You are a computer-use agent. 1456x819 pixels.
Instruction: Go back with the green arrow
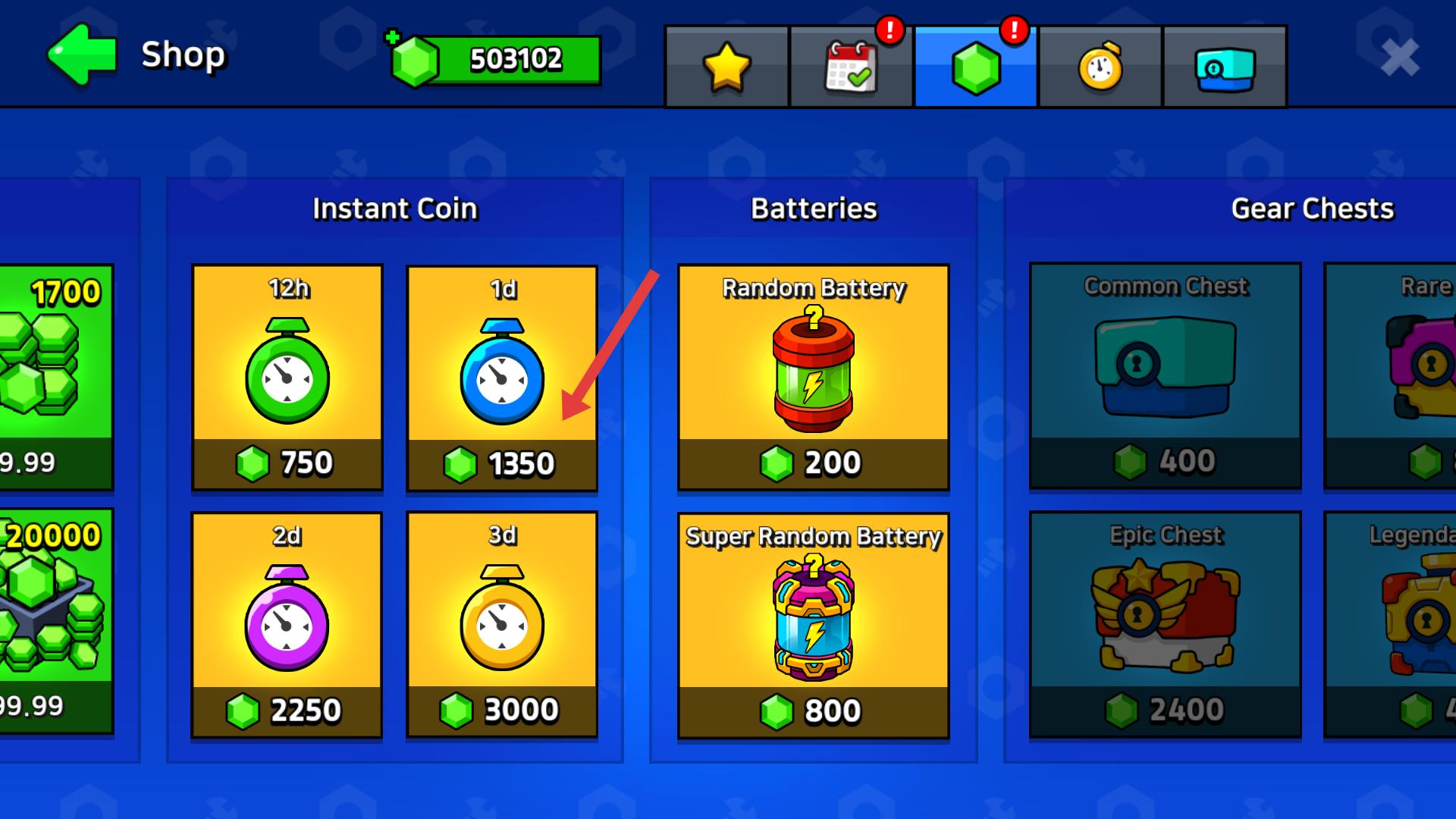[x=82, y=55]
